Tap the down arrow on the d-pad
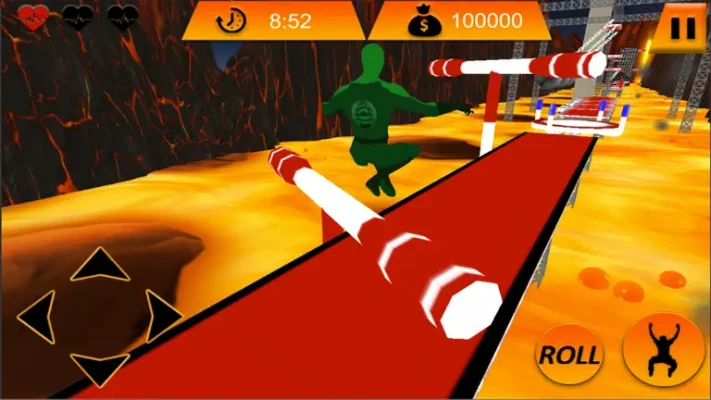Screen dimensions: 711x400 [x=99, y=369]
